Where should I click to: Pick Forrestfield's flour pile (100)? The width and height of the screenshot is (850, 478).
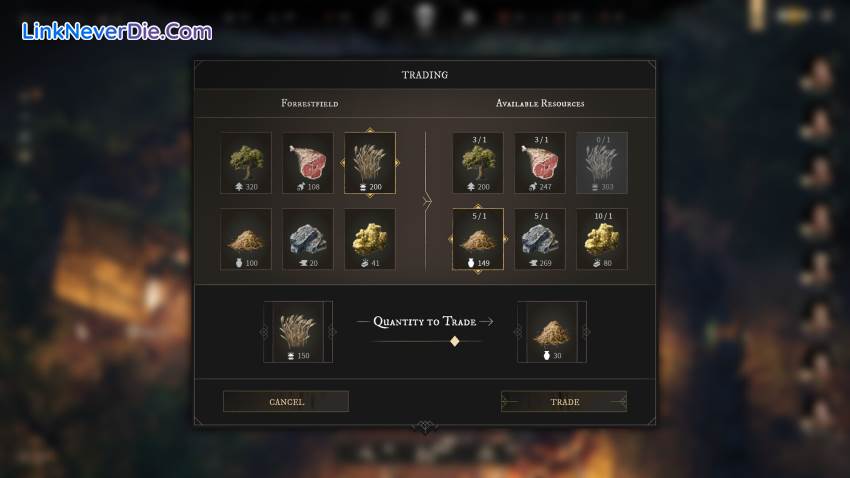246,239
